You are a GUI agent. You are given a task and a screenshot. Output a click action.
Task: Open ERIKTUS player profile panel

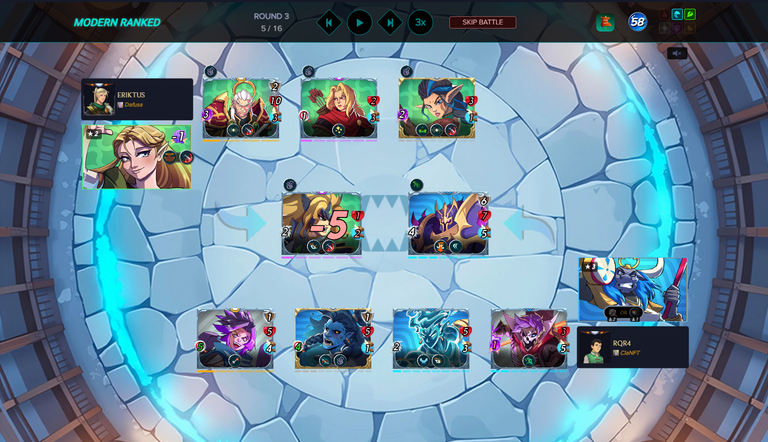137,99
